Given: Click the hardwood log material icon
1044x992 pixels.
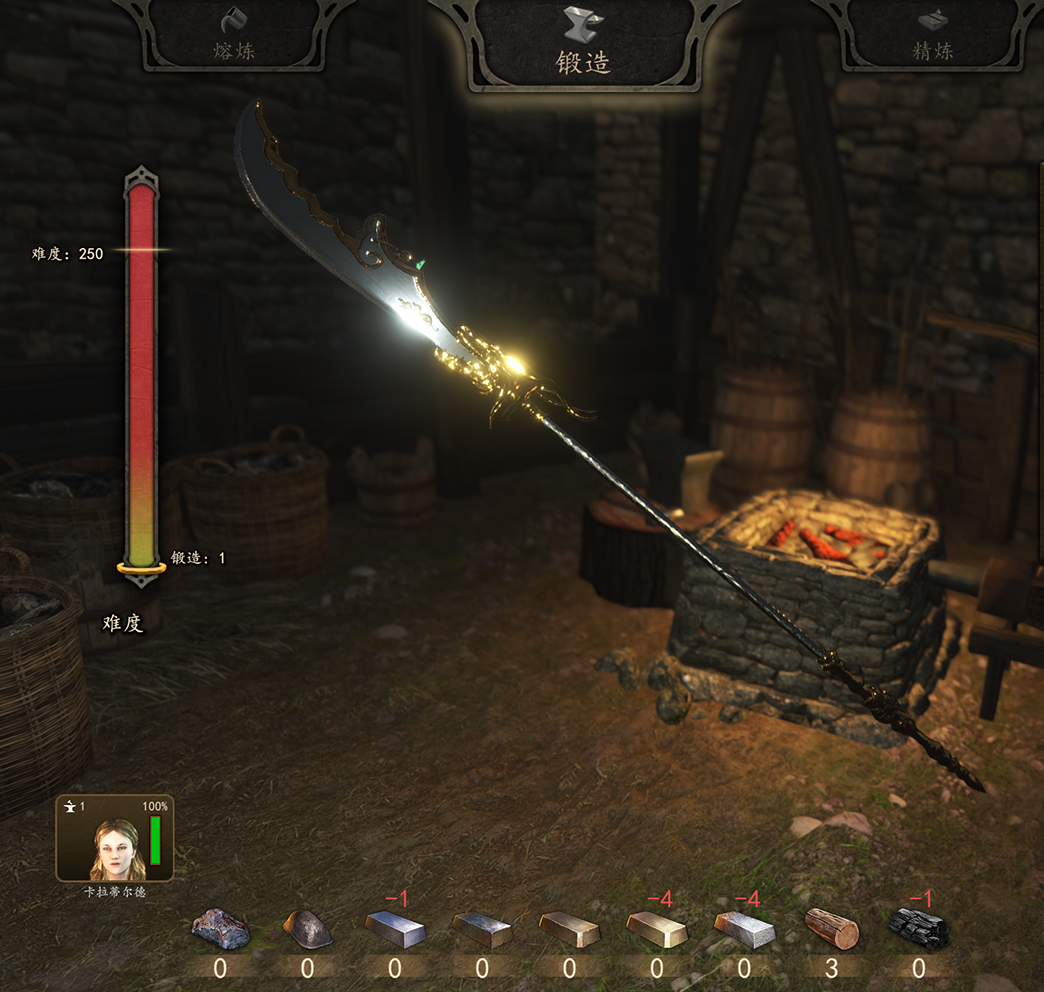Looking at the screenshot, I should click(x=832, y=929).
